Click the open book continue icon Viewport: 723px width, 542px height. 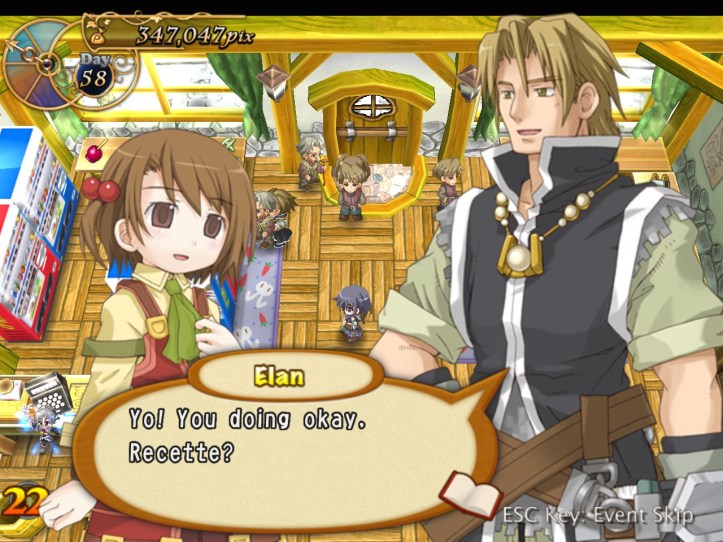tap(471, 496)
